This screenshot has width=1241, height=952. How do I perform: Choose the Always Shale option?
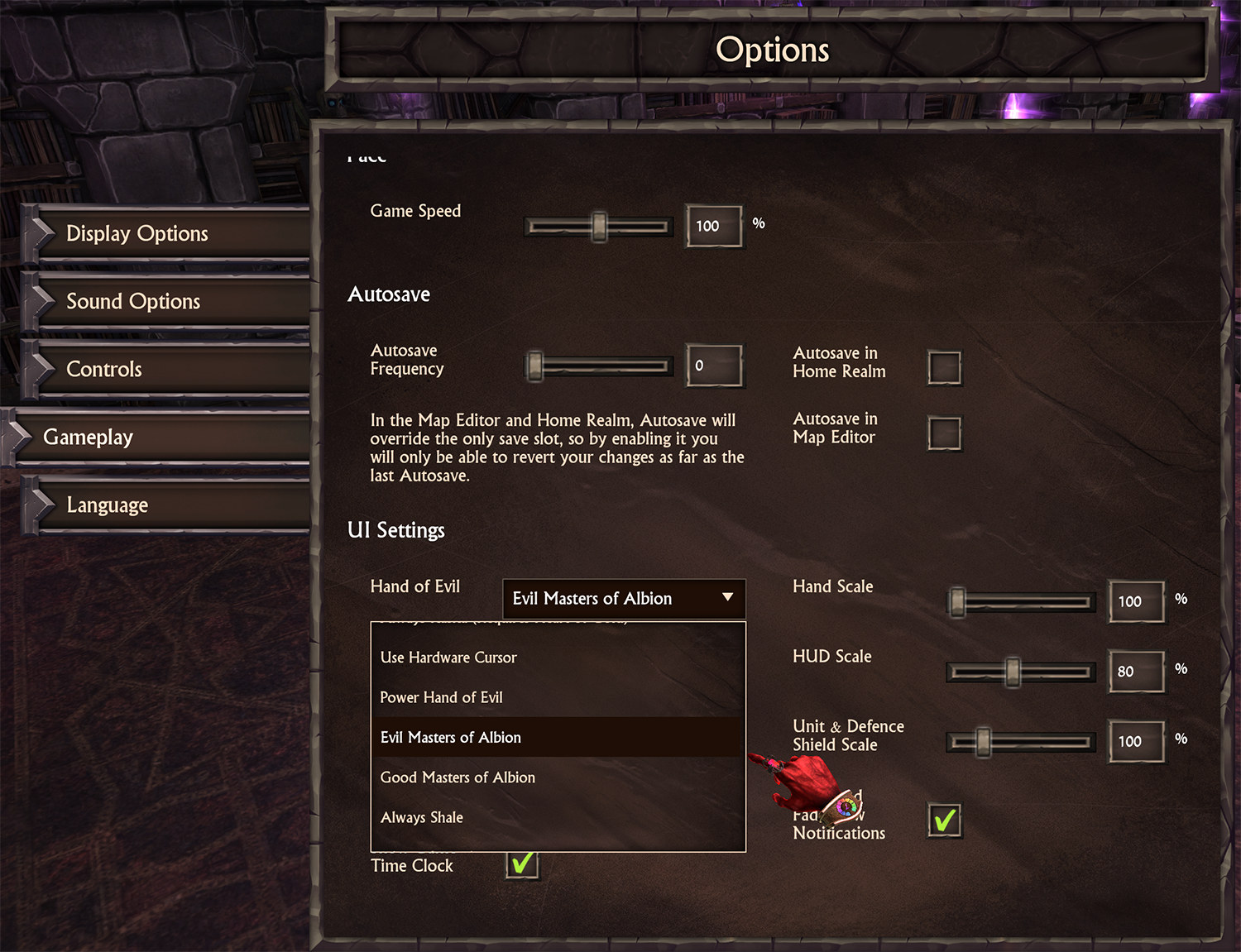pos(422,817)
